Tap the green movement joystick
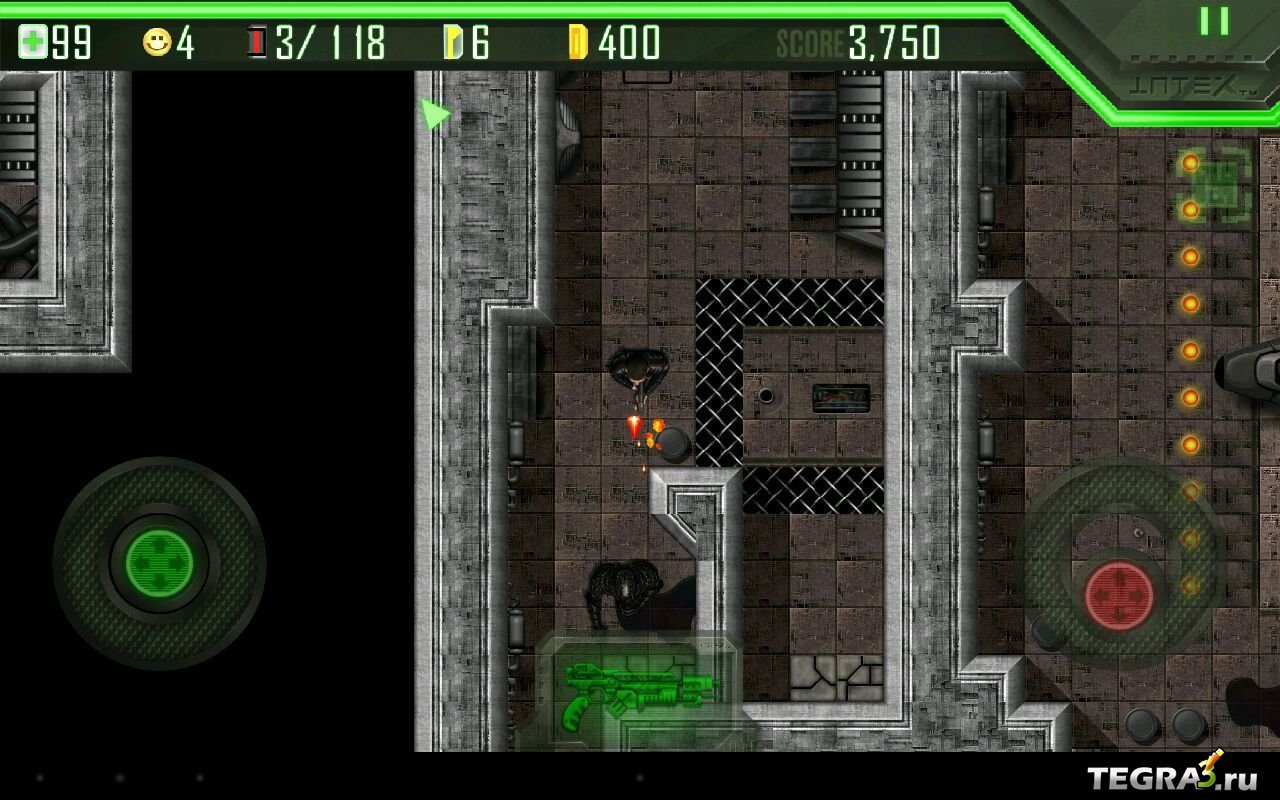This screenshot has height=800, width=1280. (159, 562)
